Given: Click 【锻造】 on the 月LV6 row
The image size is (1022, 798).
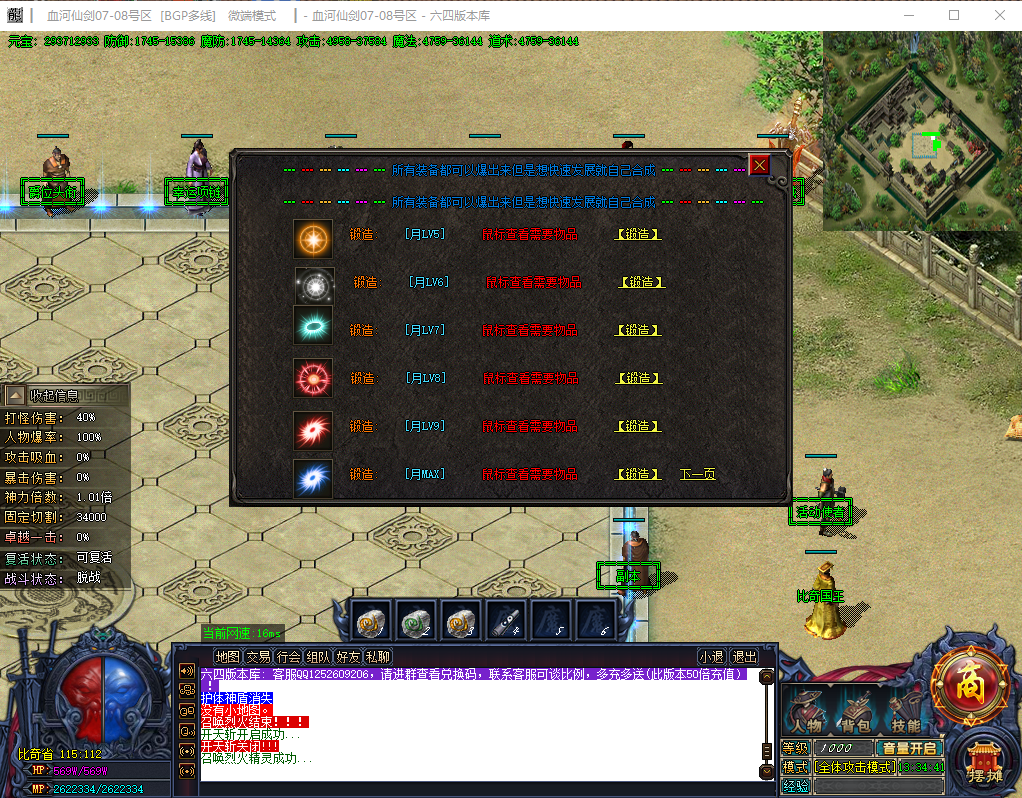Looking at the screenshot, I should 641,283.
